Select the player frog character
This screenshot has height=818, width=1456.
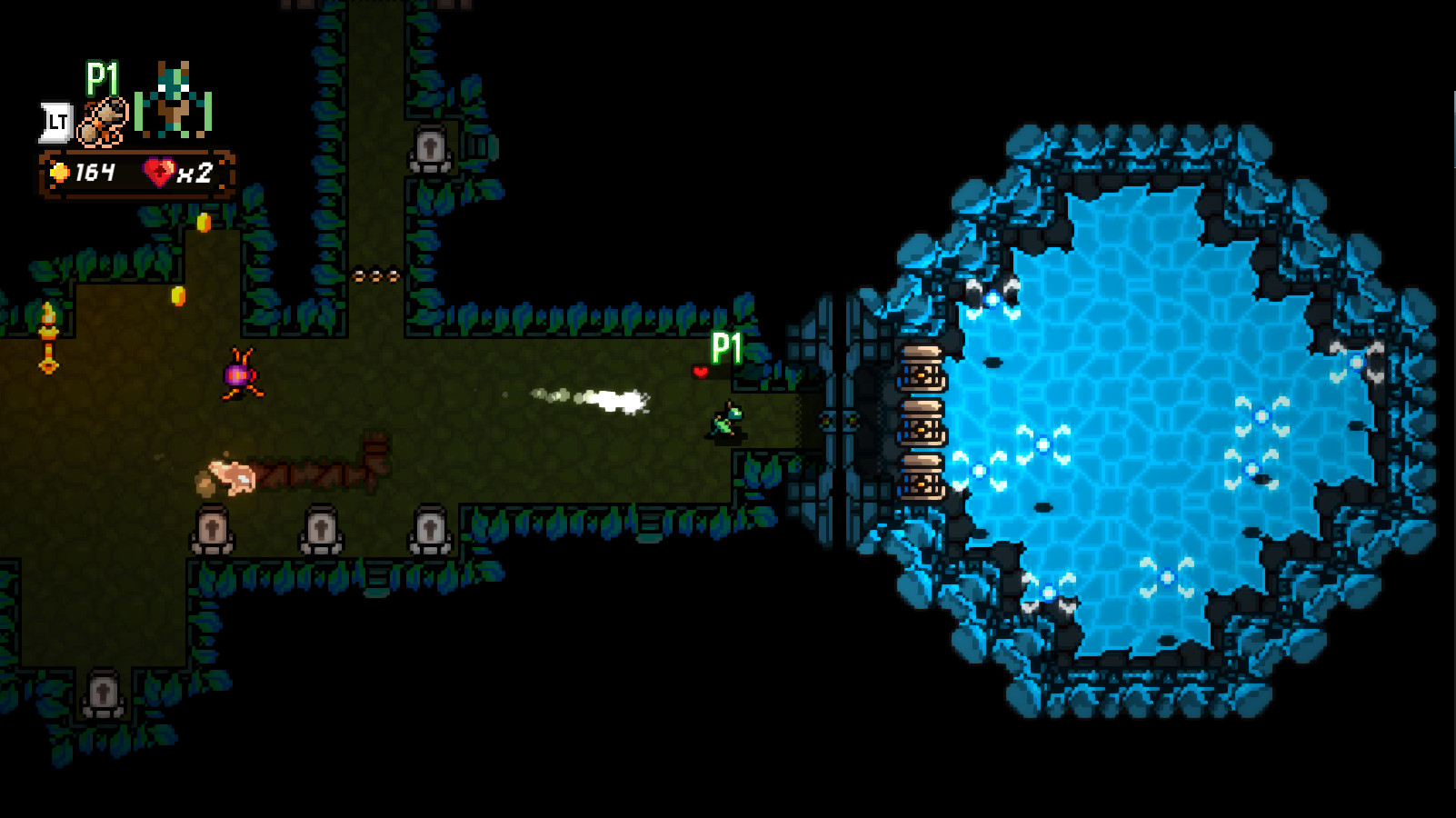[x=723, y=420]
